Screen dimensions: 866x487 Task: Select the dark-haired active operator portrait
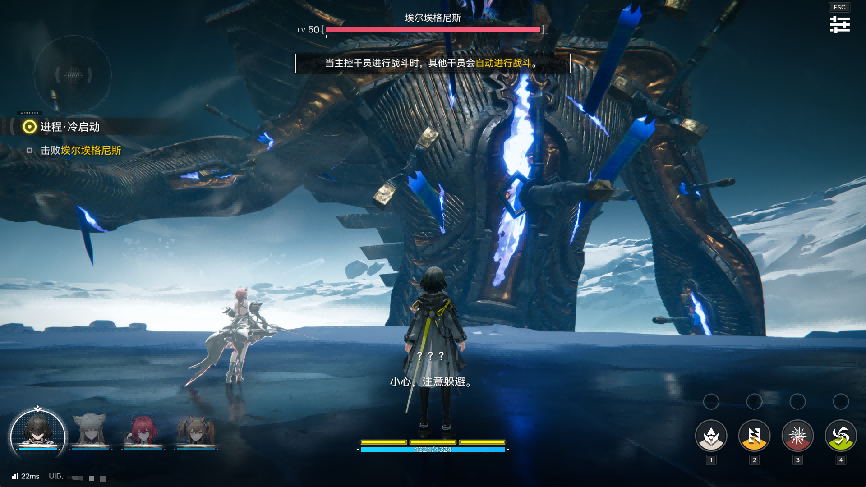tap(38, 431)
